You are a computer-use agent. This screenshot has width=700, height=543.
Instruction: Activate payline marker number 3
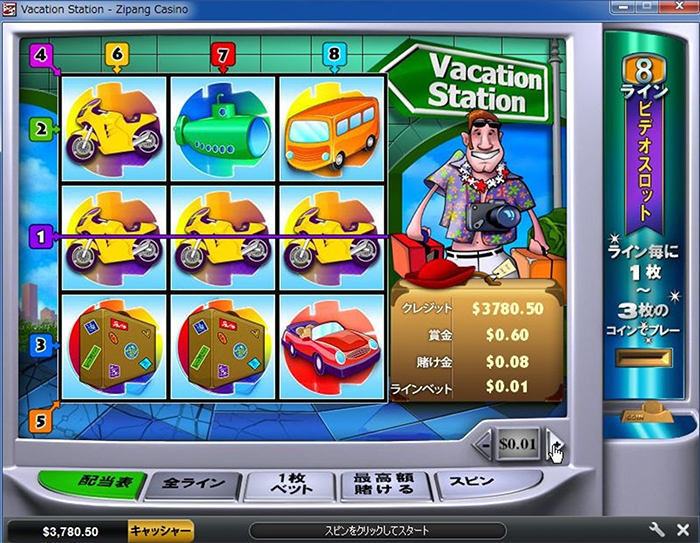click(41, 345)
